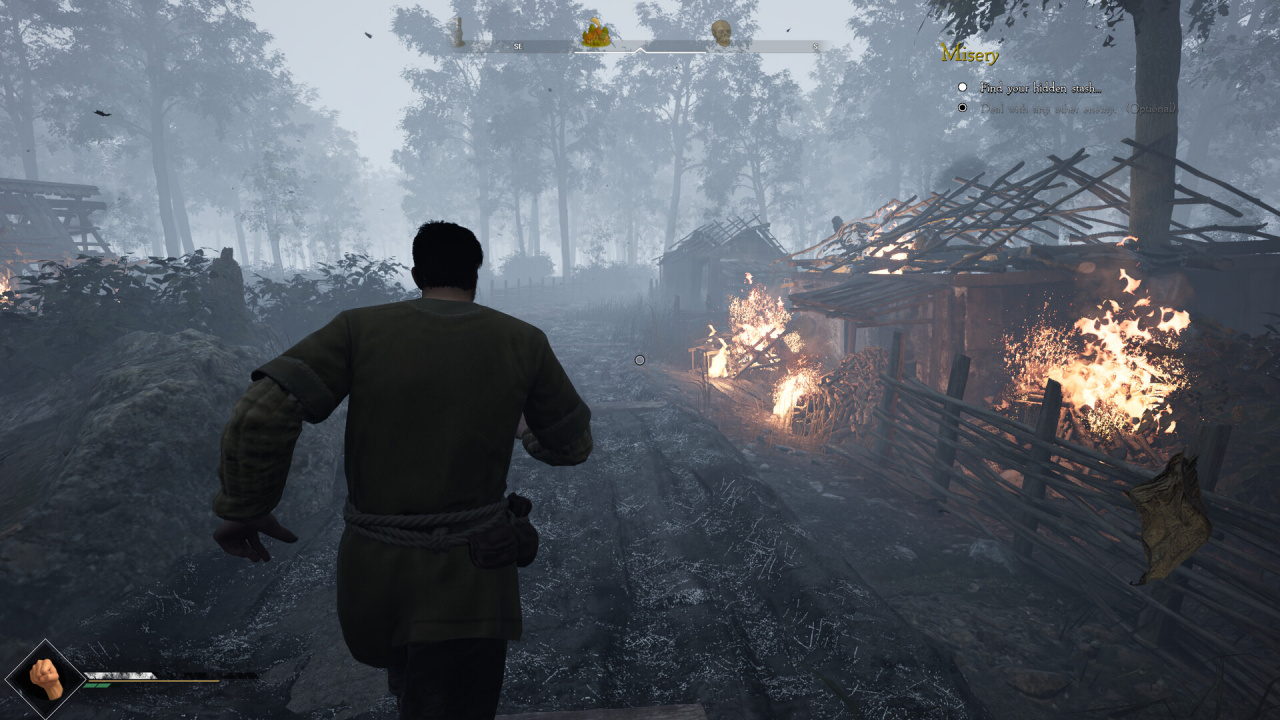Select the skull marker on the compass
The height and width of the screenshot is (720, 1280).
point(720,33)
